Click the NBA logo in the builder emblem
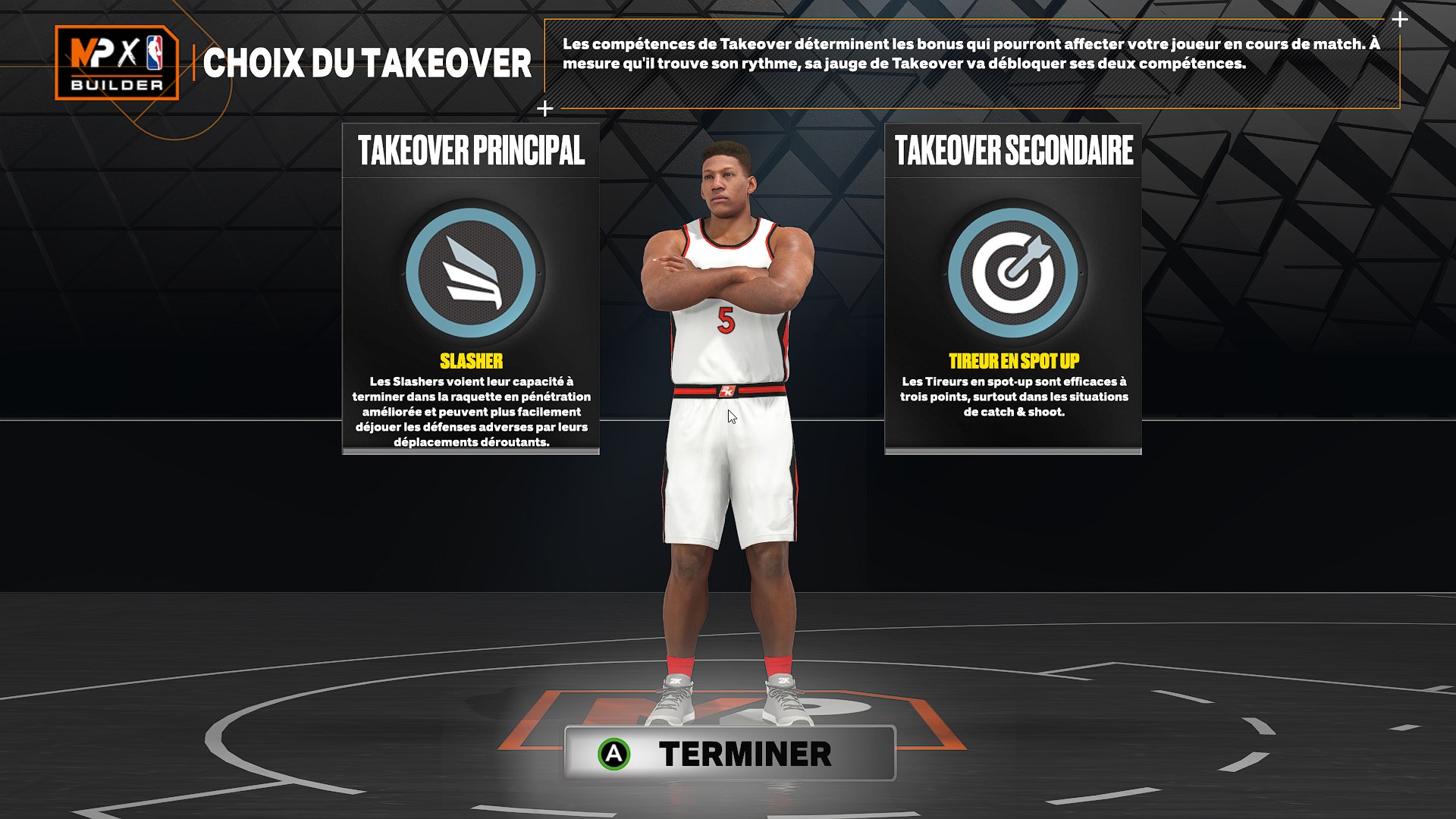The image size is (1456, 819). (x=155, y=53)
